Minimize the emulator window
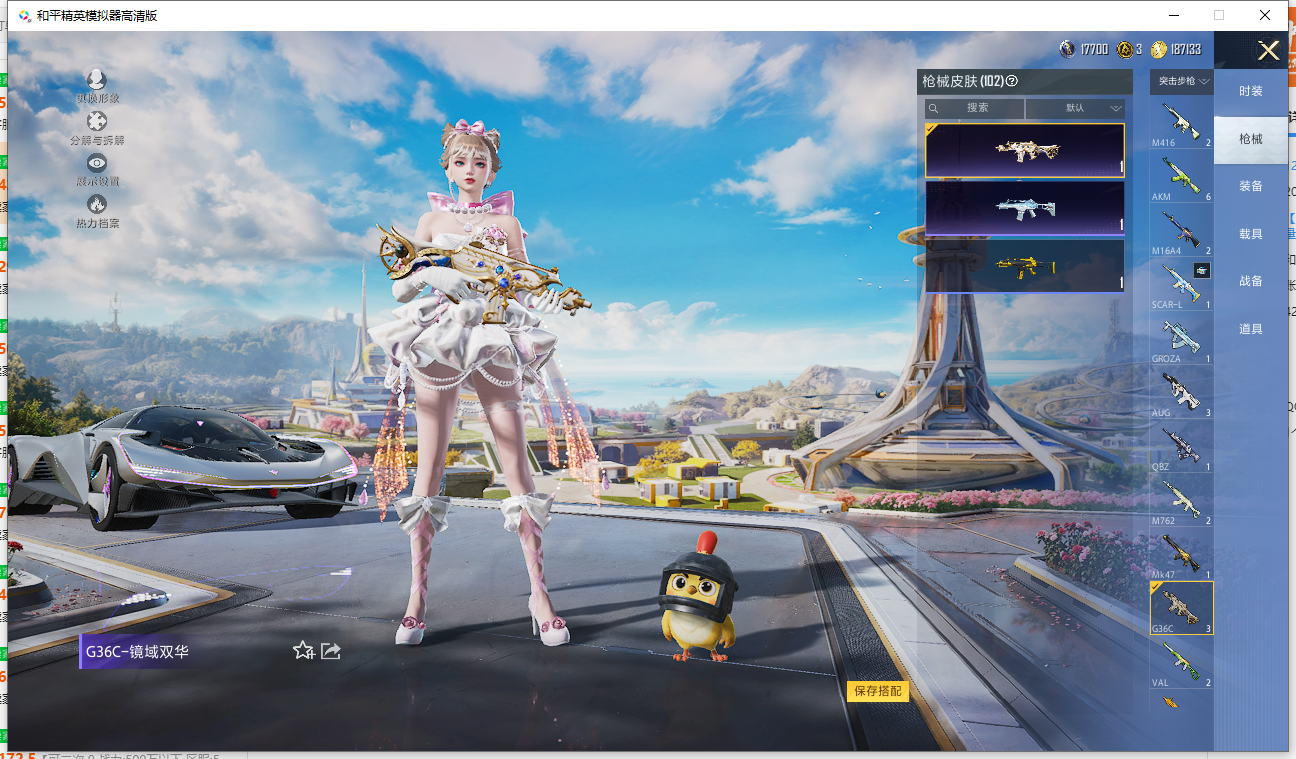This screenshot has width=1296, height=759. (x=1172, y=15)
